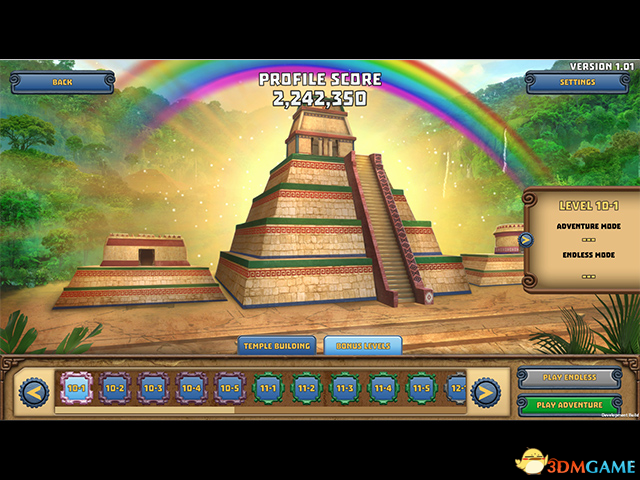This screenshot has height=480, width=640.
Task: Show next levels with right arrow
Action: click(485, 391)
